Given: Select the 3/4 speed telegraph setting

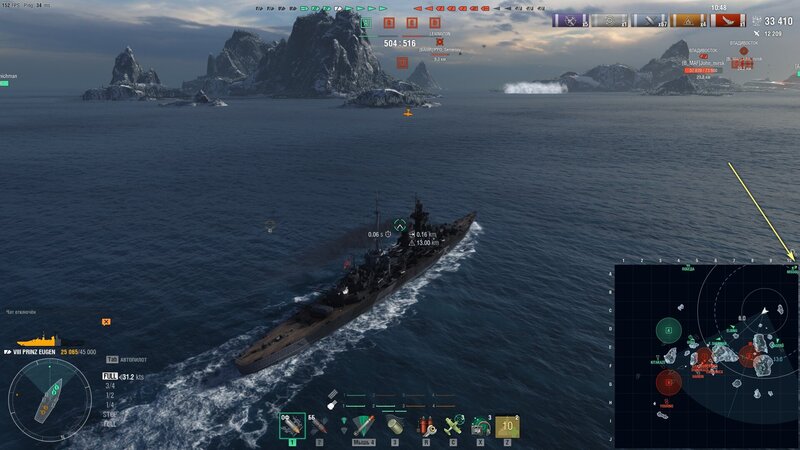Looking at the screenshot, I should [x=110, y=385].
